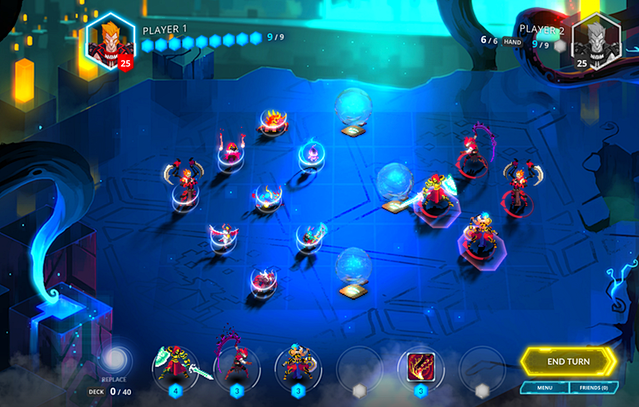Click the Replace card orb

(x=116, y=359)
